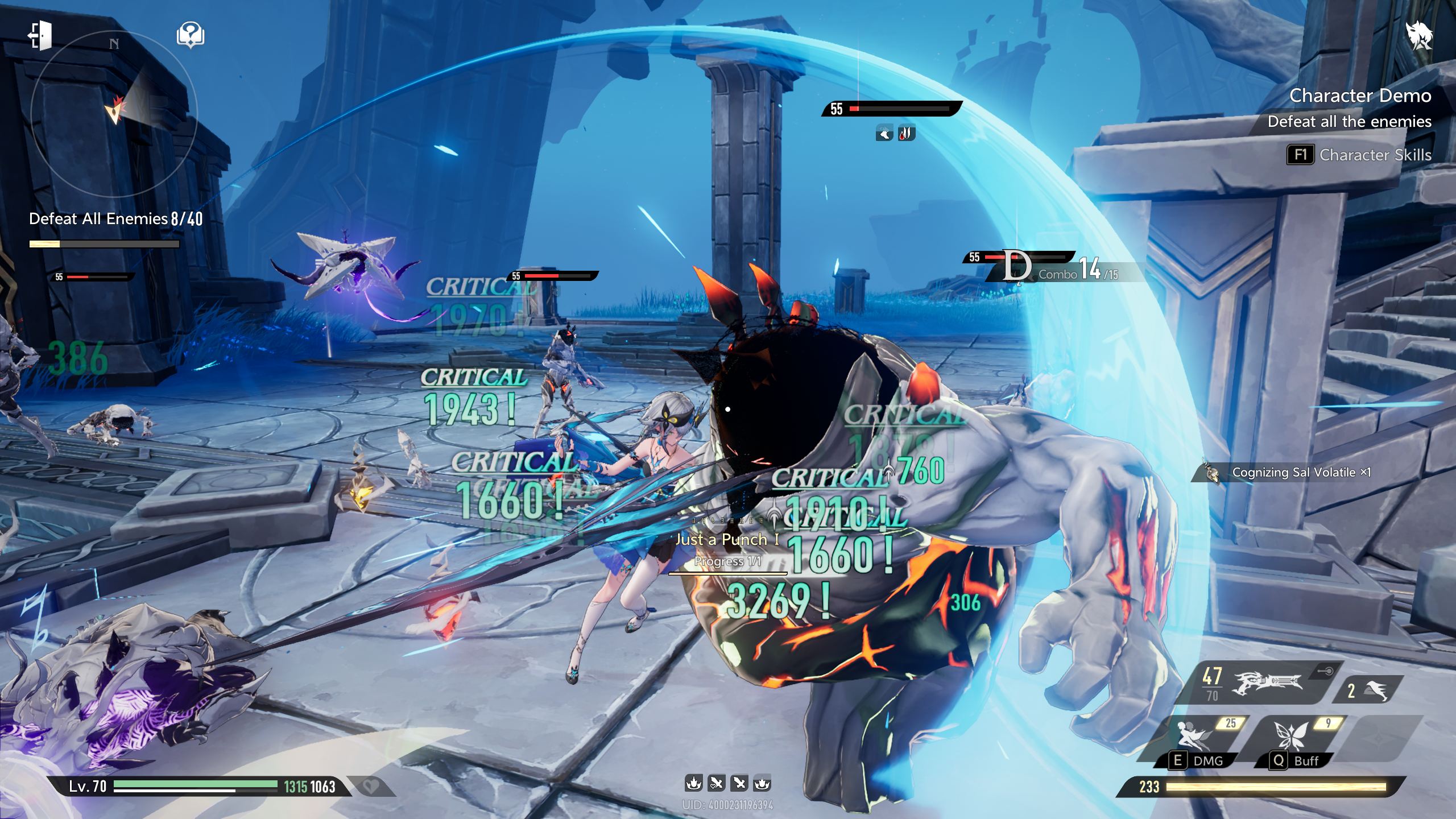Open the help question-mark icon
The height and width of the screenshot is (819, 1456).
[x=191, y=35]
